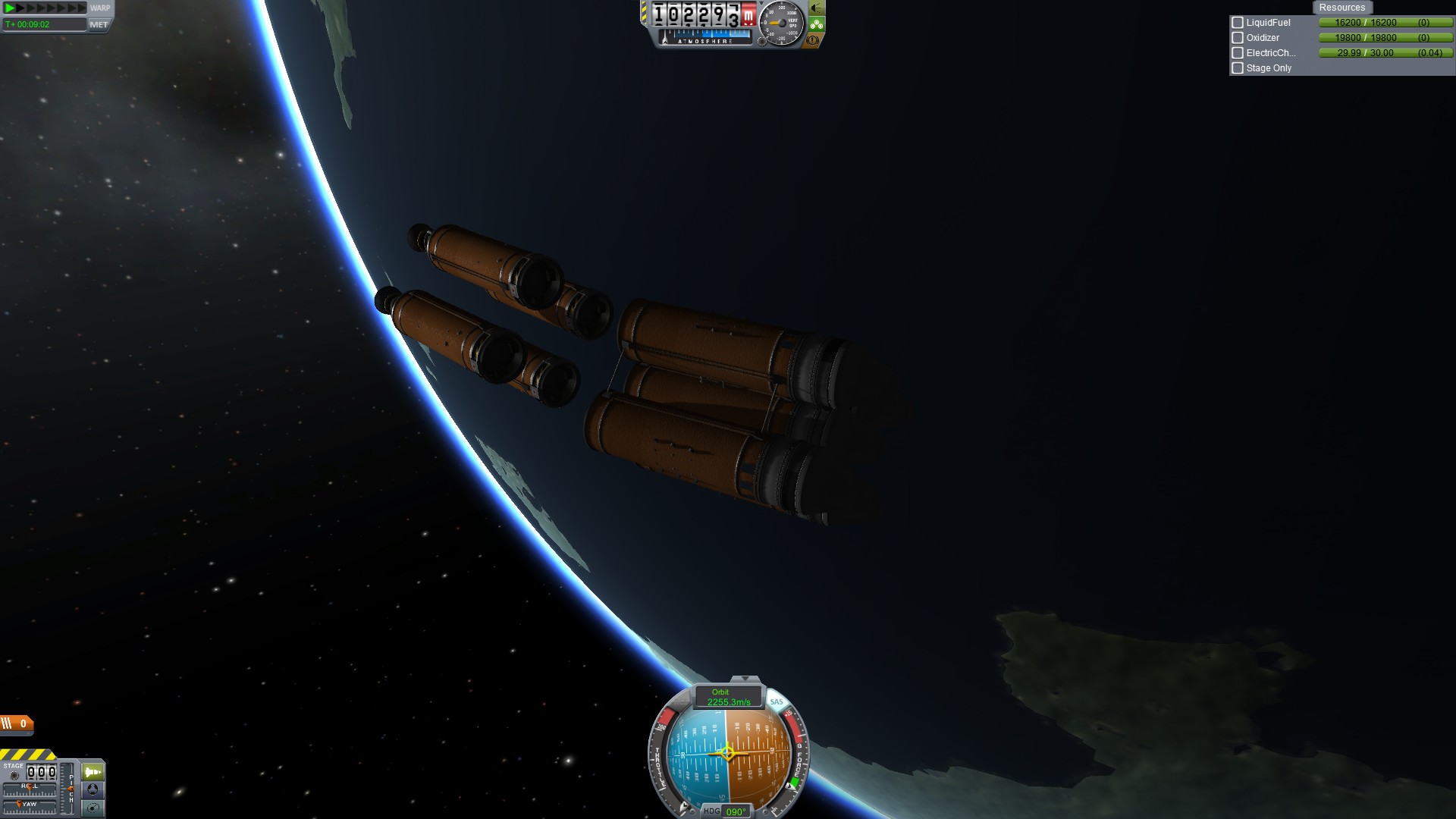Toggle the RCS indicator on the navball
The image size is (1456, 819).
(680, 703)
